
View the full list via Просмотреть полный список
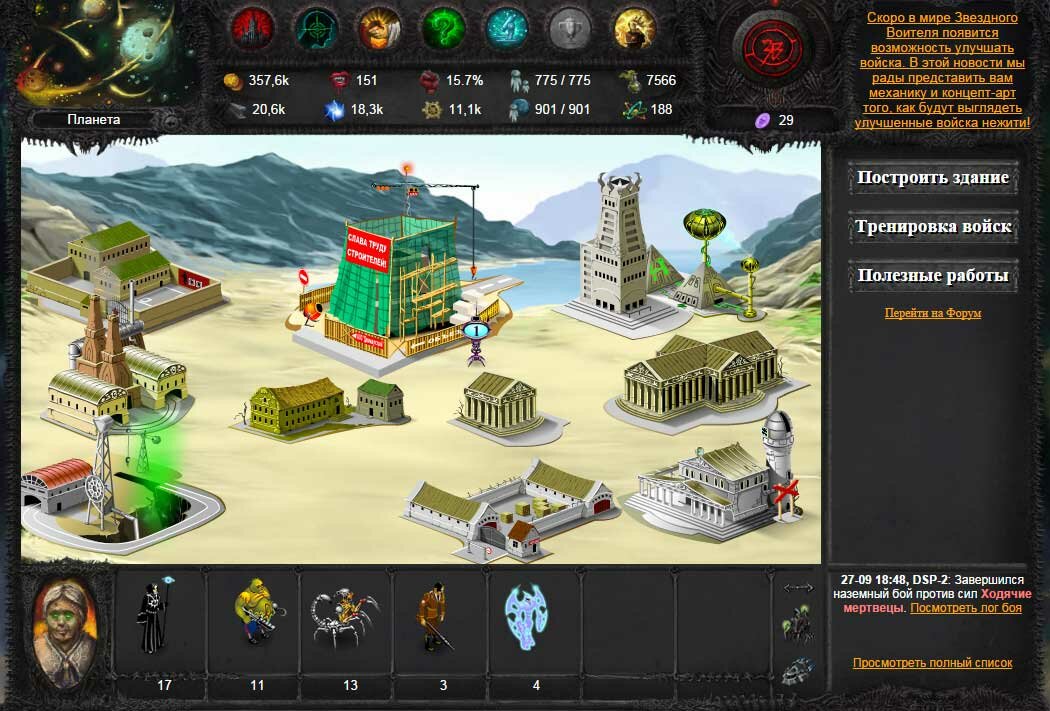click(932, 663)
